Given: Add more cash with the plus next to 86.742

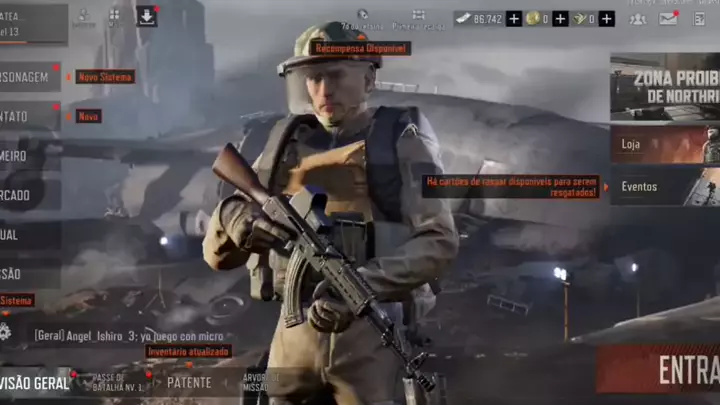Looking at the screenshot, I should pos(514,18).
